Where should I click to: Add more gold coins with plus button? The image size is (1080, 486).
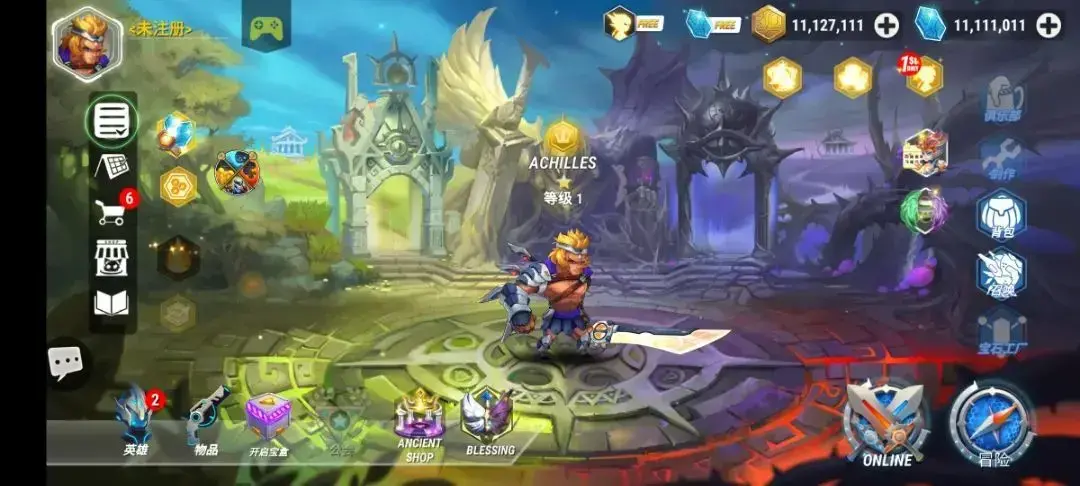[x=887, y=26]
